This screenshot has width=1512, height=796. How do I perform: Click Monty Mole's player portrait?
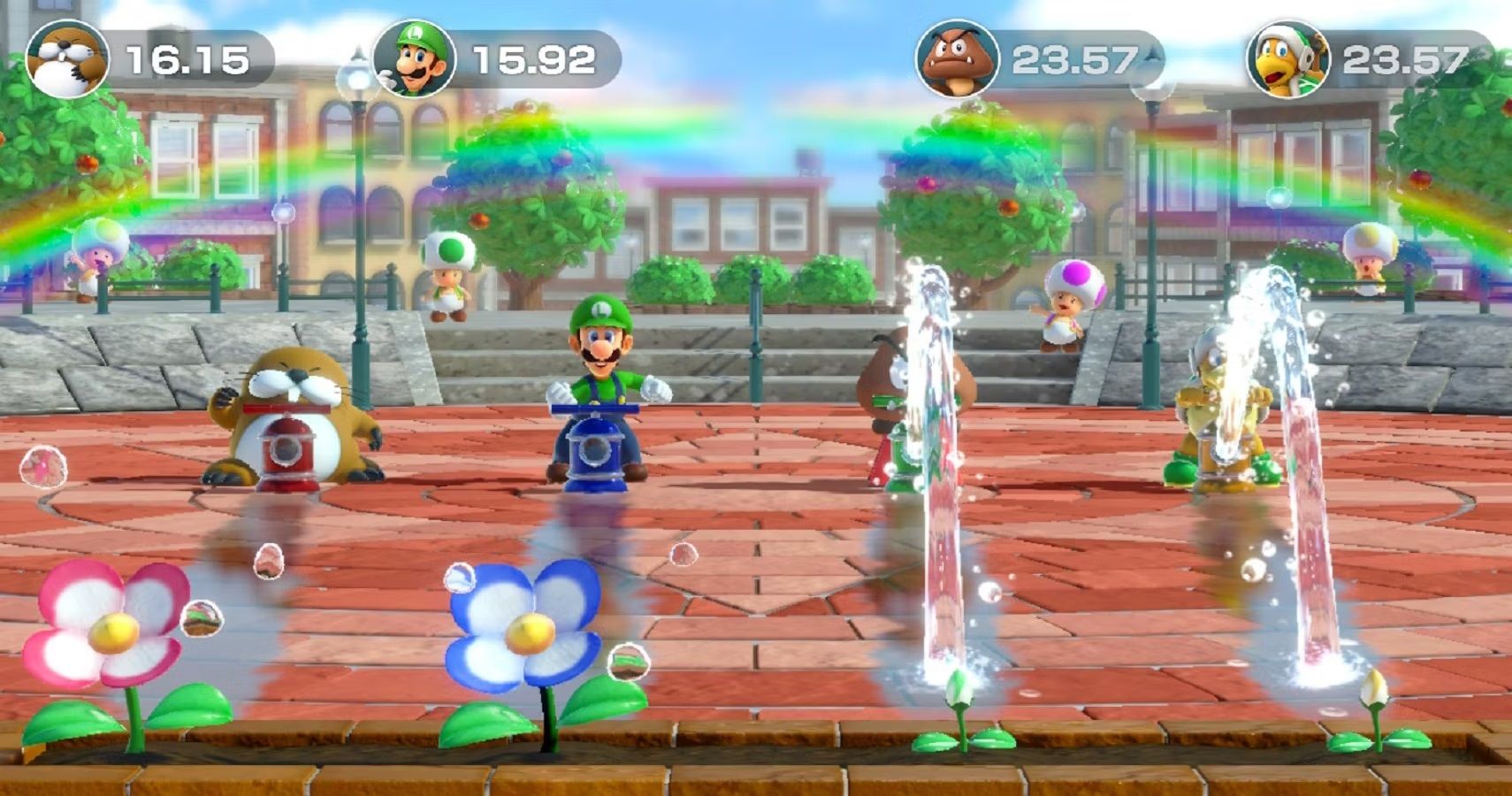(x=66, y=59)
